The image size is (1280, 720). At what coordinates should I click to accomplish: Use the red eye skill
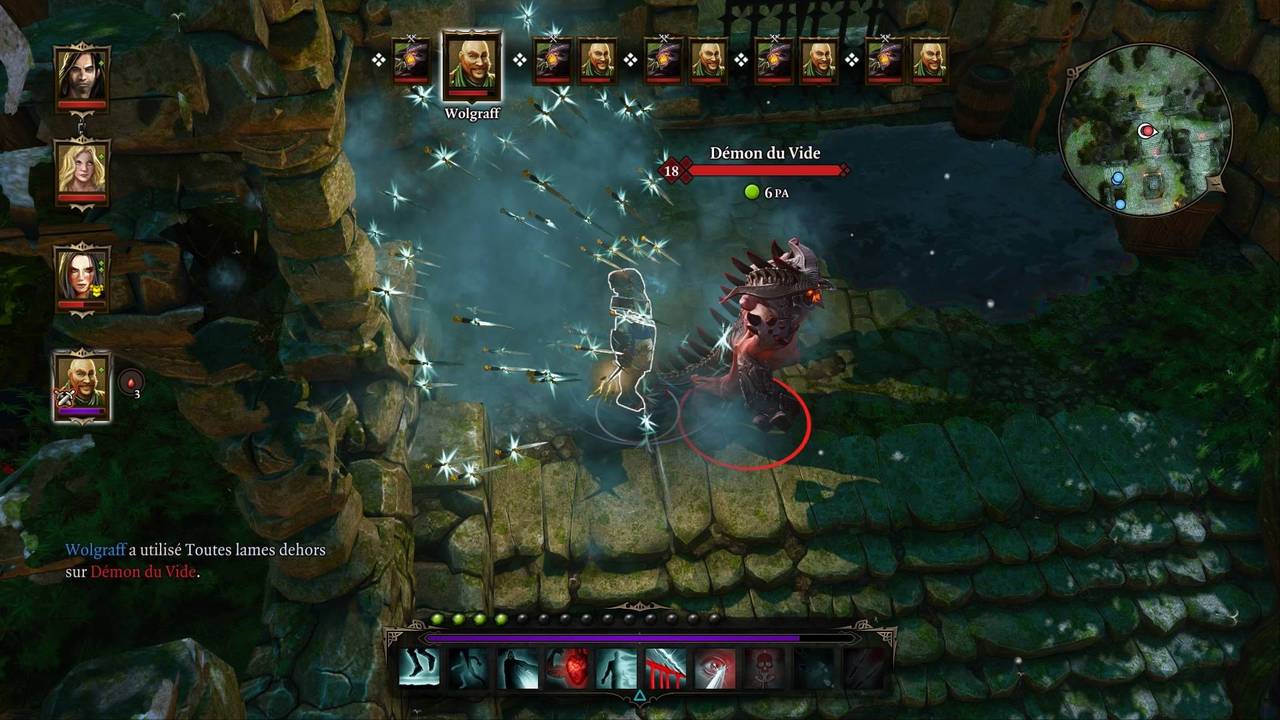point(714,668)
